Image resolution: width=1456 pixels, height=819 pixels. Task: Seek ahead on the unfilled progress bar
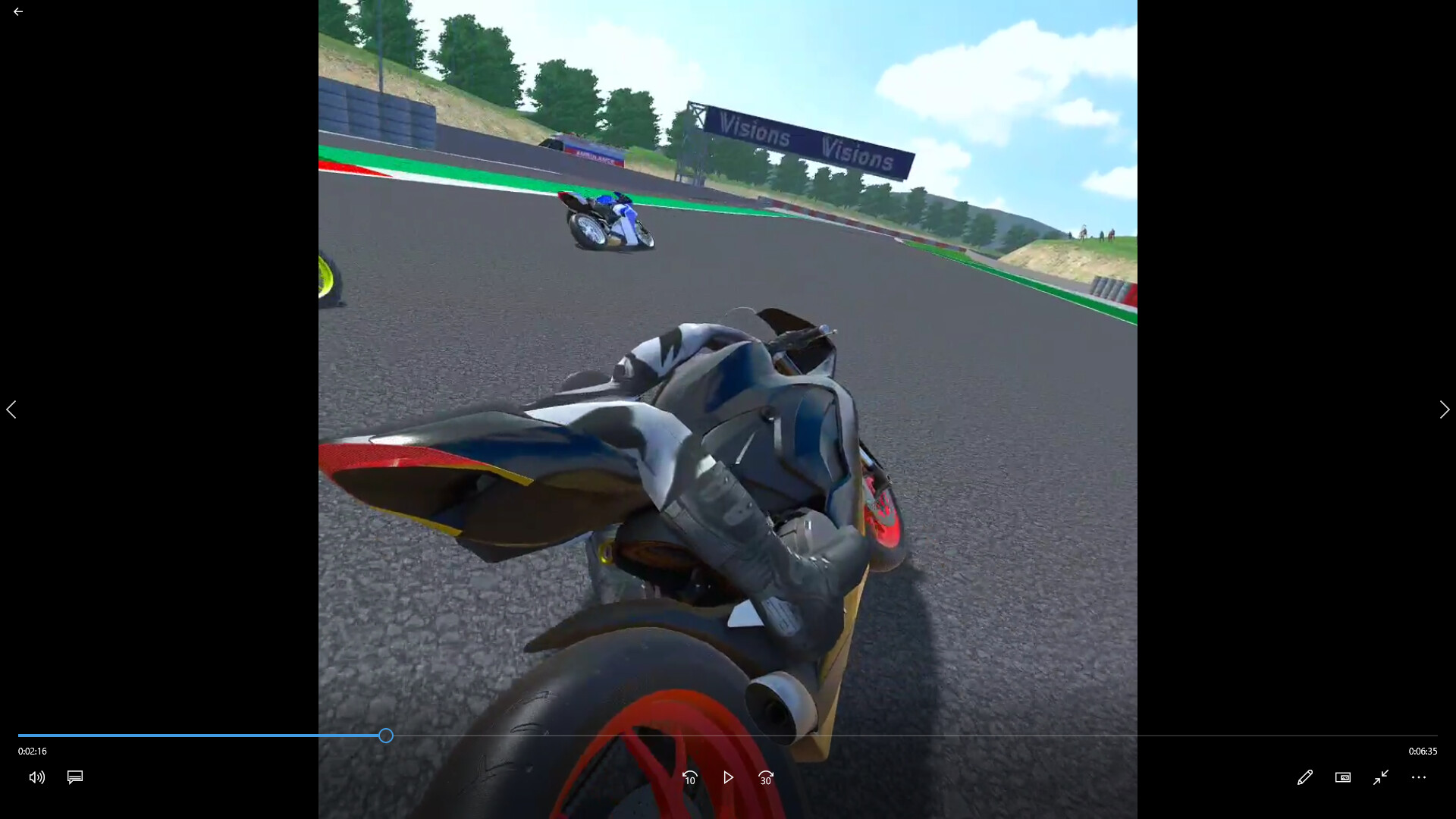(910, 736)
